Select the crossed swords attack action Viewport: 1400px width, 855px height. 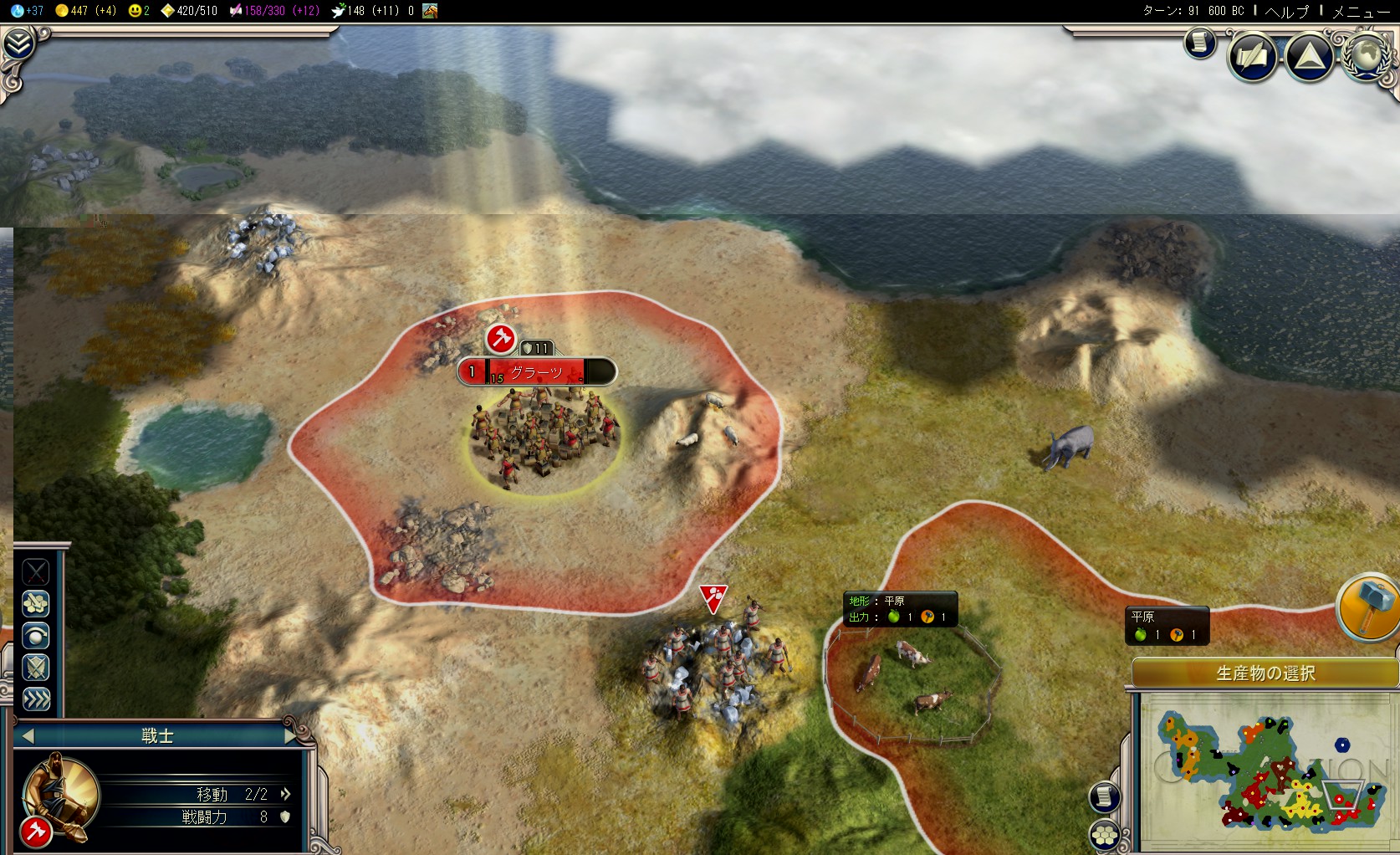coord(35,572)
